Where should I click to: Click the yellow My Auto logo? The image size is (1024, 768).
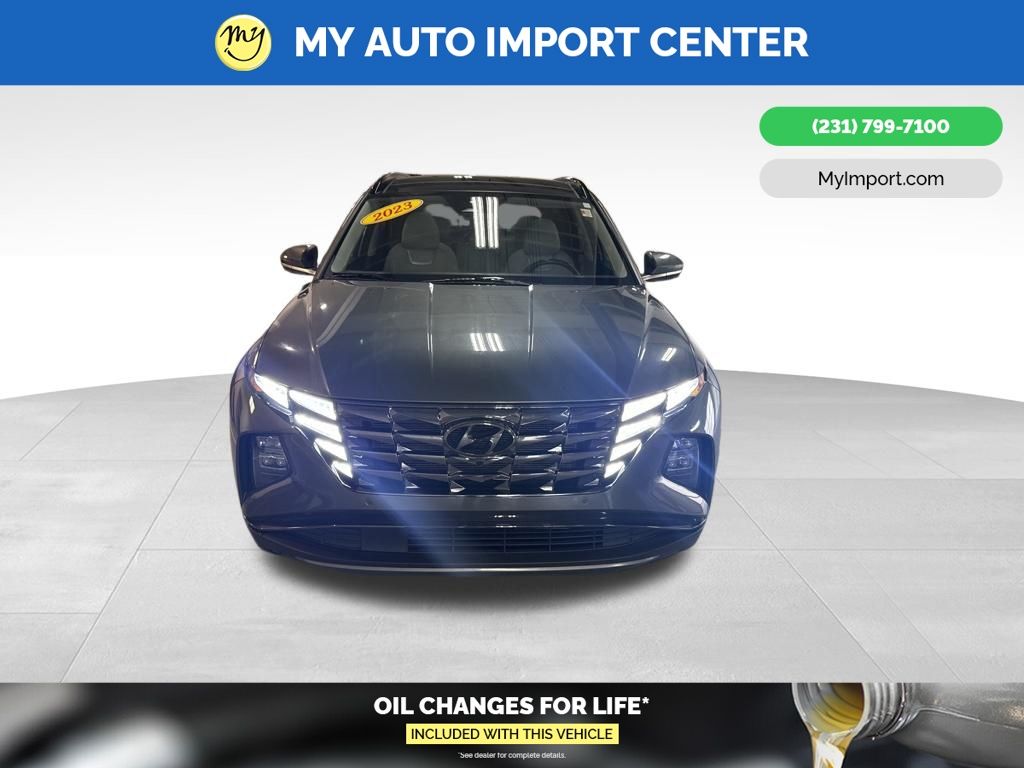(x=243, y=42)
